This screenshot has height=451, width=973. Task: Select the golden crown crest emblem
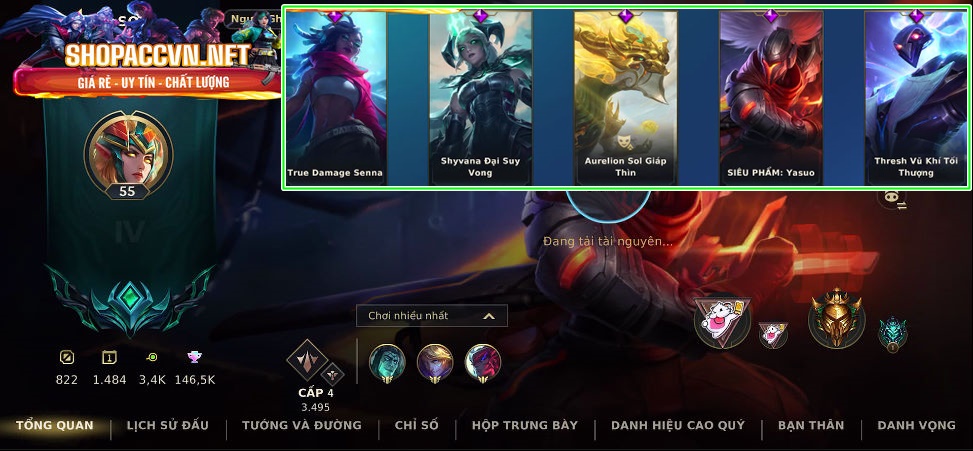[x=836, y=319]
